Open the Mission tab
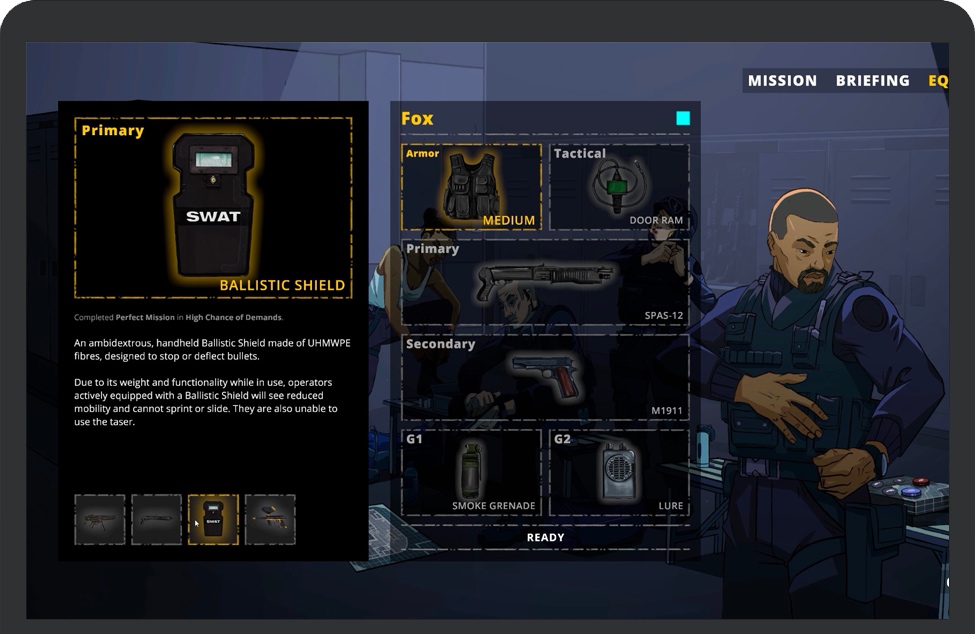 coord(782,81)
